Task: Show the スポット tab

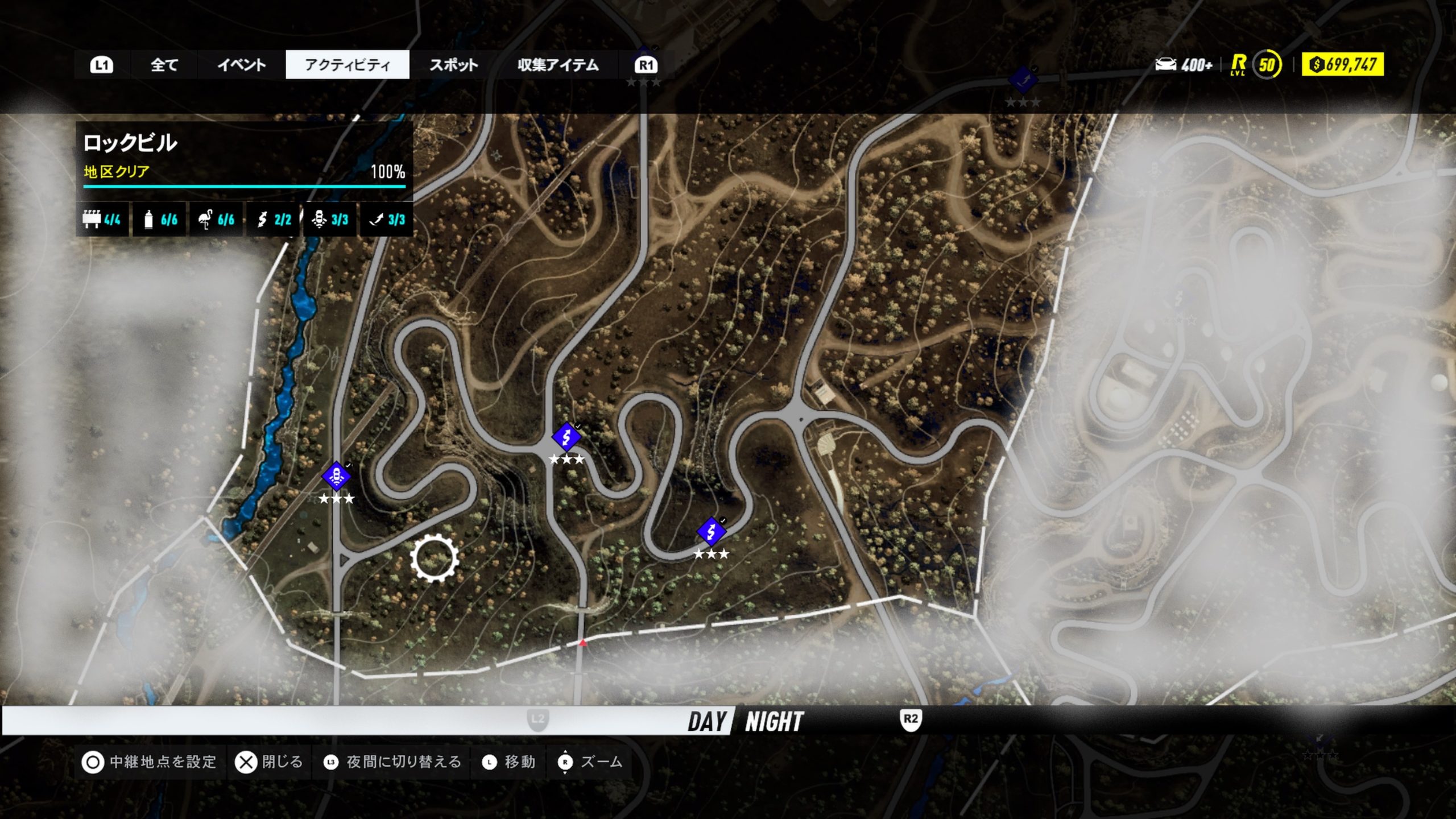Action: [x=453, y=65]
